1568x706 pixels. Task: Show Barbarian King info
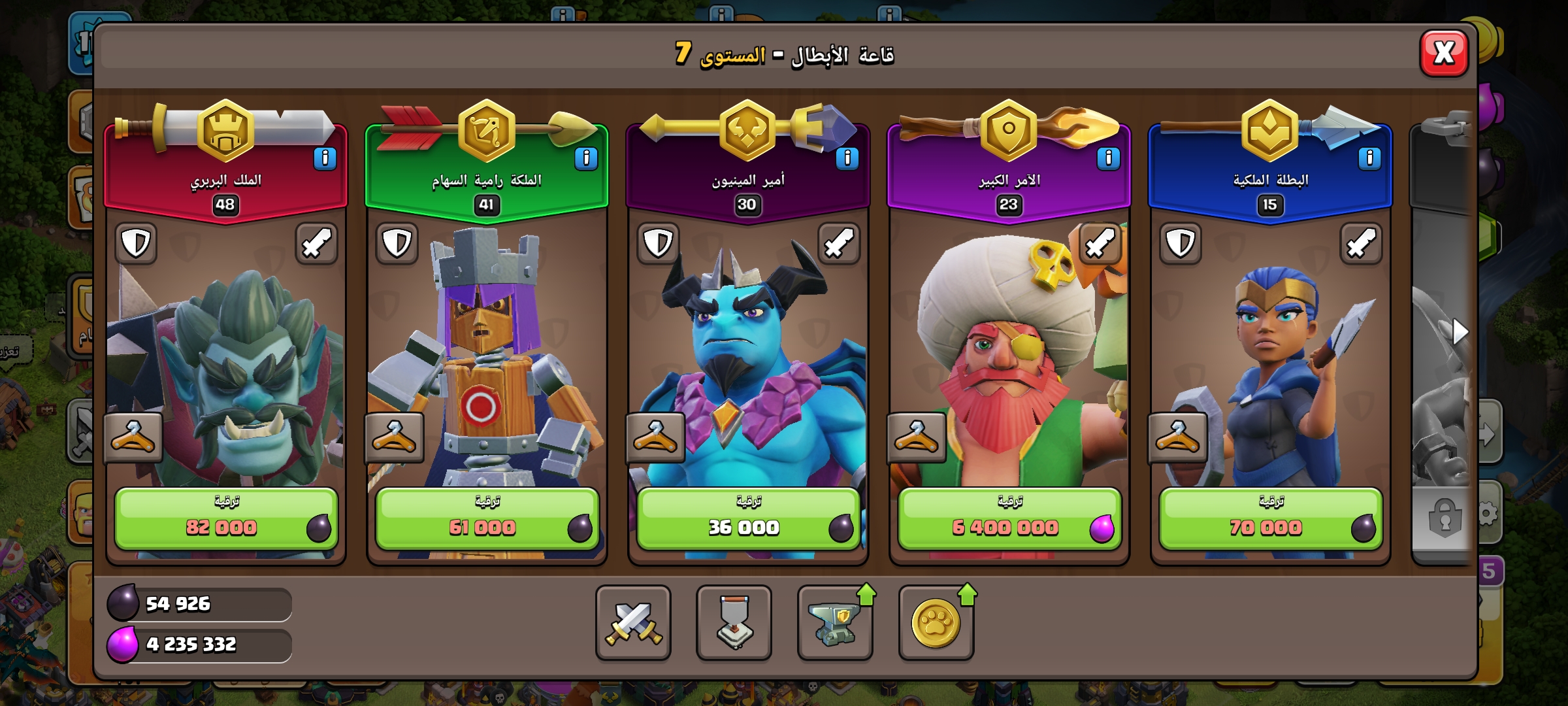325,158
